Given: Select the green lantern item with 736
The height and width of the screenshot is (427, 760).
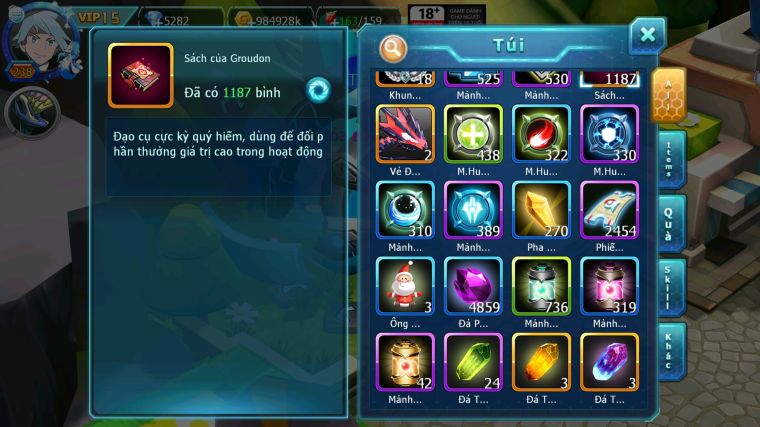Looking at the screenshot, I should 541,285.
